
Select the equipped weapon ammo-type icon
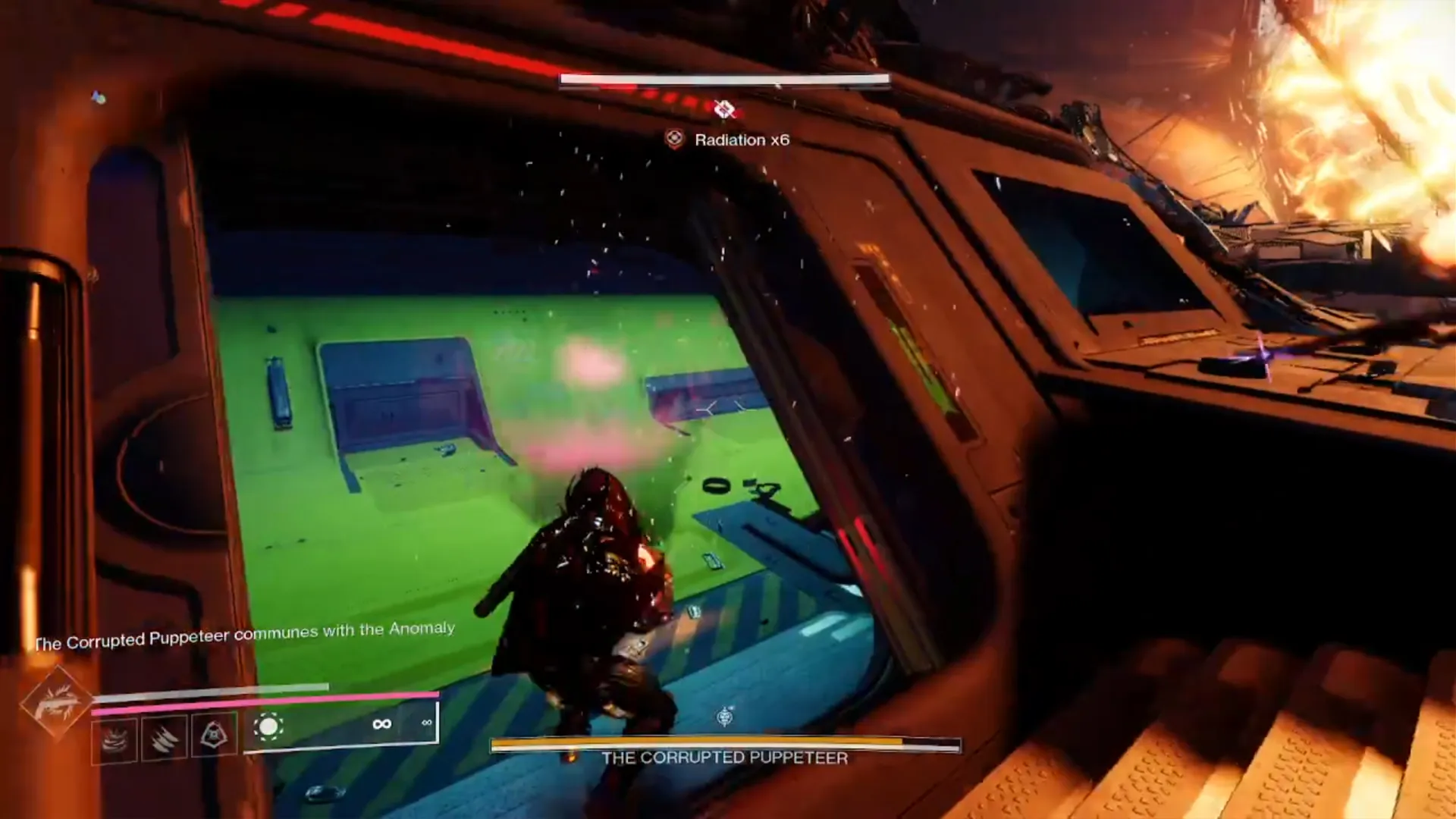coord(268,727)
